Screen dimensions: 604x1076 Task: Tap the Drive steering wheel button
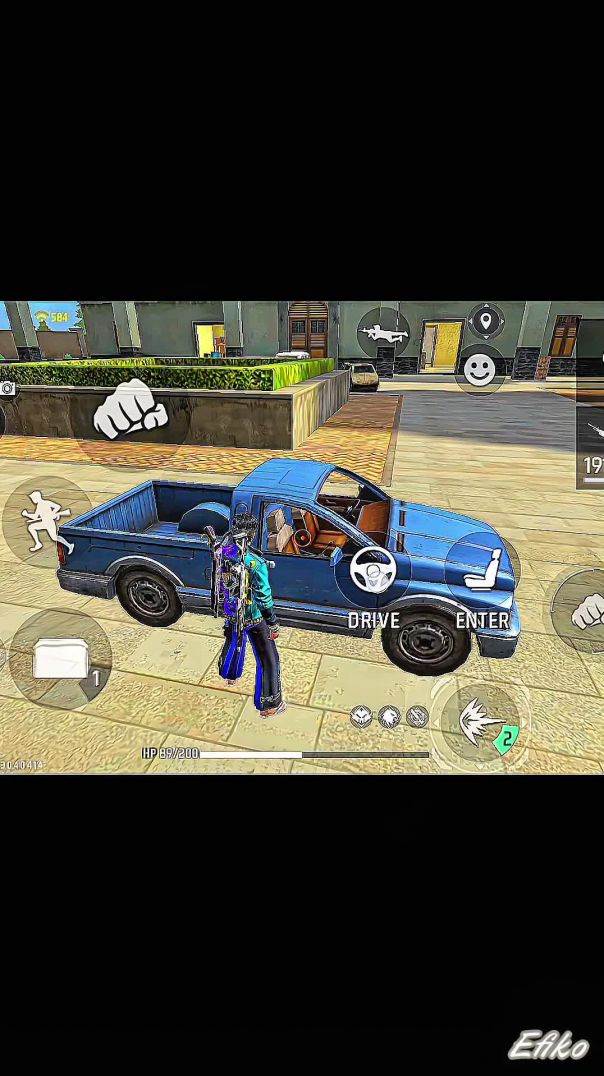(x=372, y=571)
